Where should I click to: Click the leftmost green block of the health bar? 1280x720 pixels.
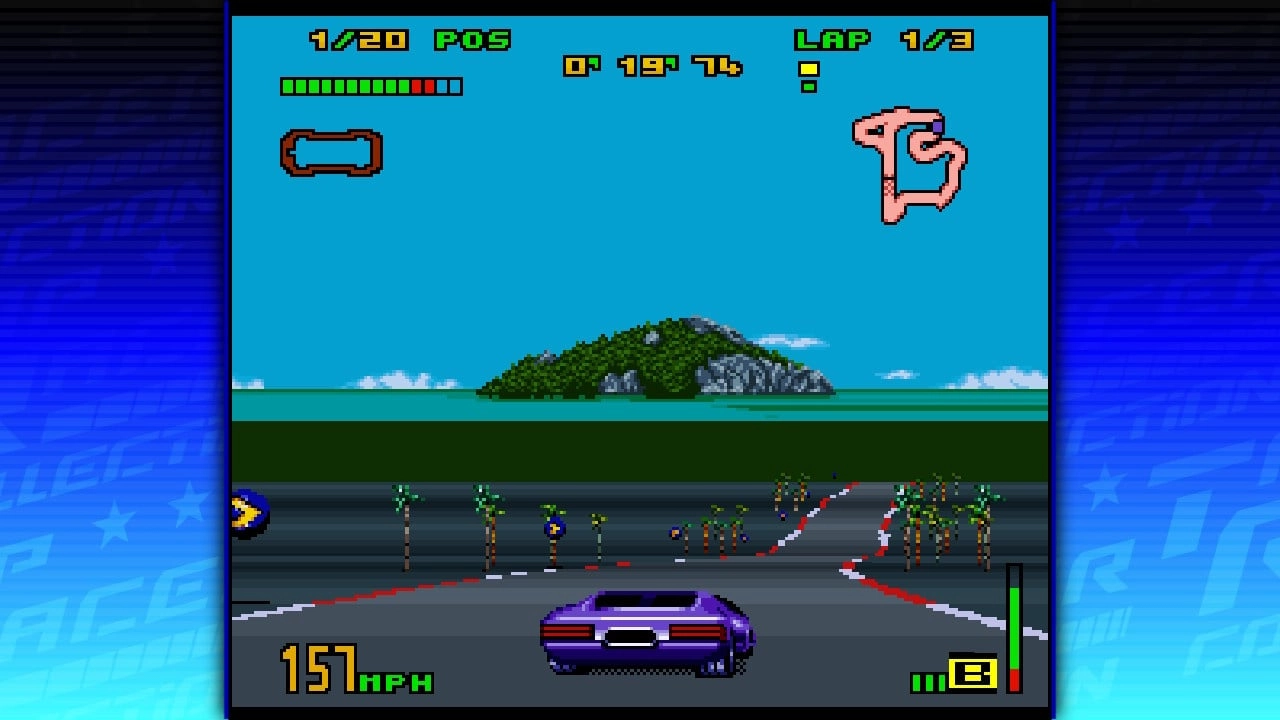coord(287,86)
